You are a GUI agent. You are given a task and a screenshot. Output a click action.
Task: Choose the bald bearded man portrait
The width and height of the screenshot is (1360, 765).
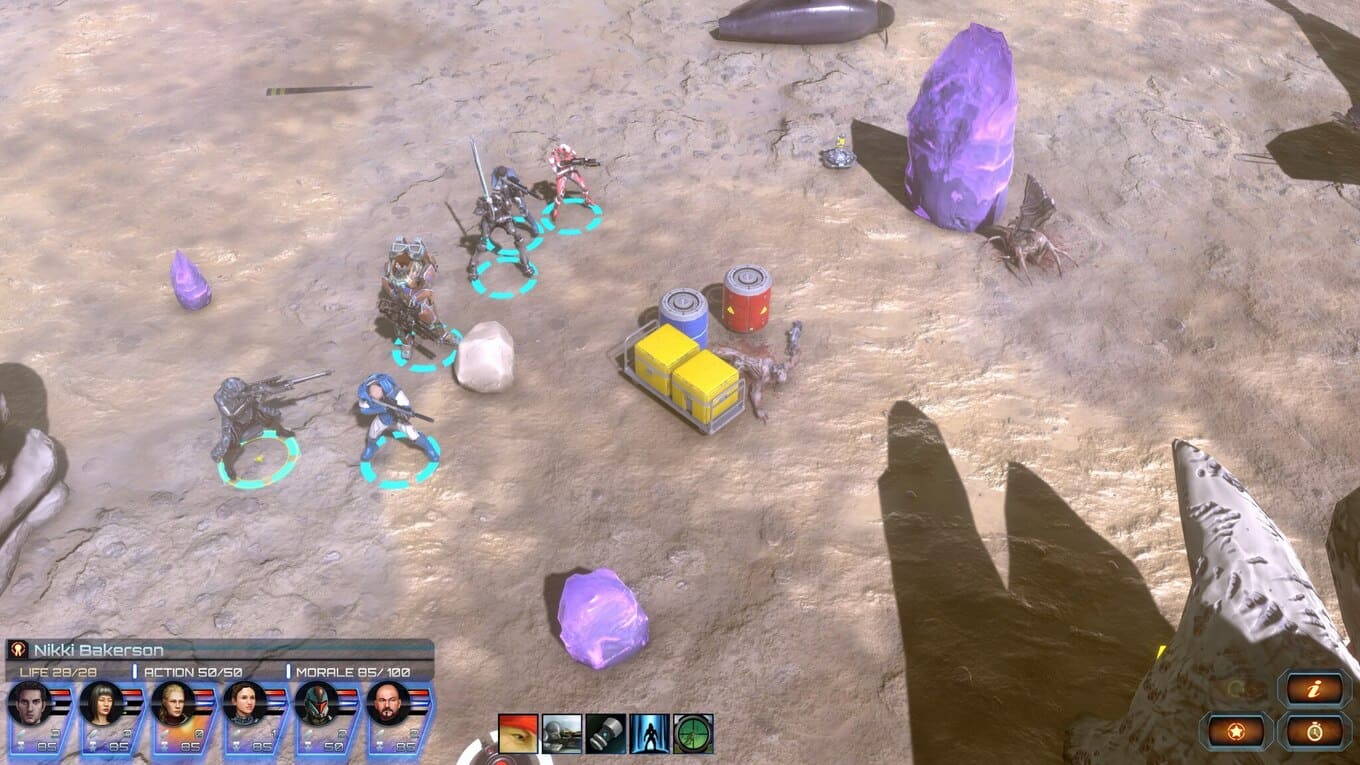click(x=389, y=704)
